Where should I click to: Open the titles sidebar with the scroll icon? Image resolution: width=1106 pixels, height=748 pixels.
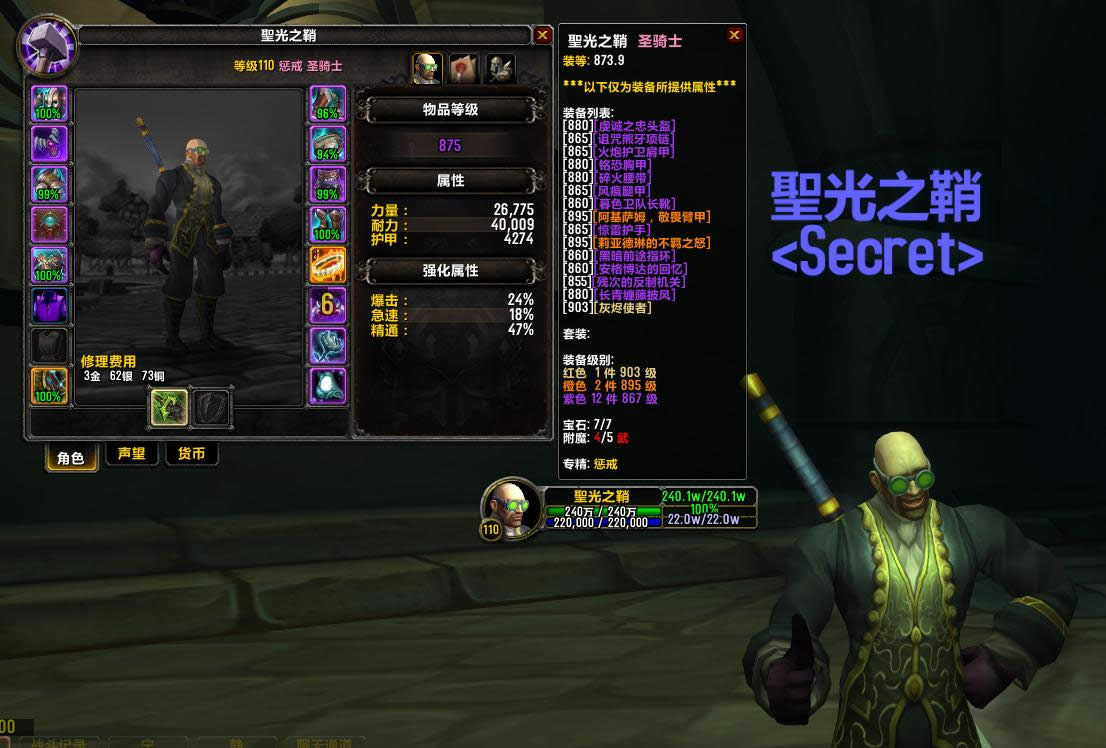[x=463, y=68]
